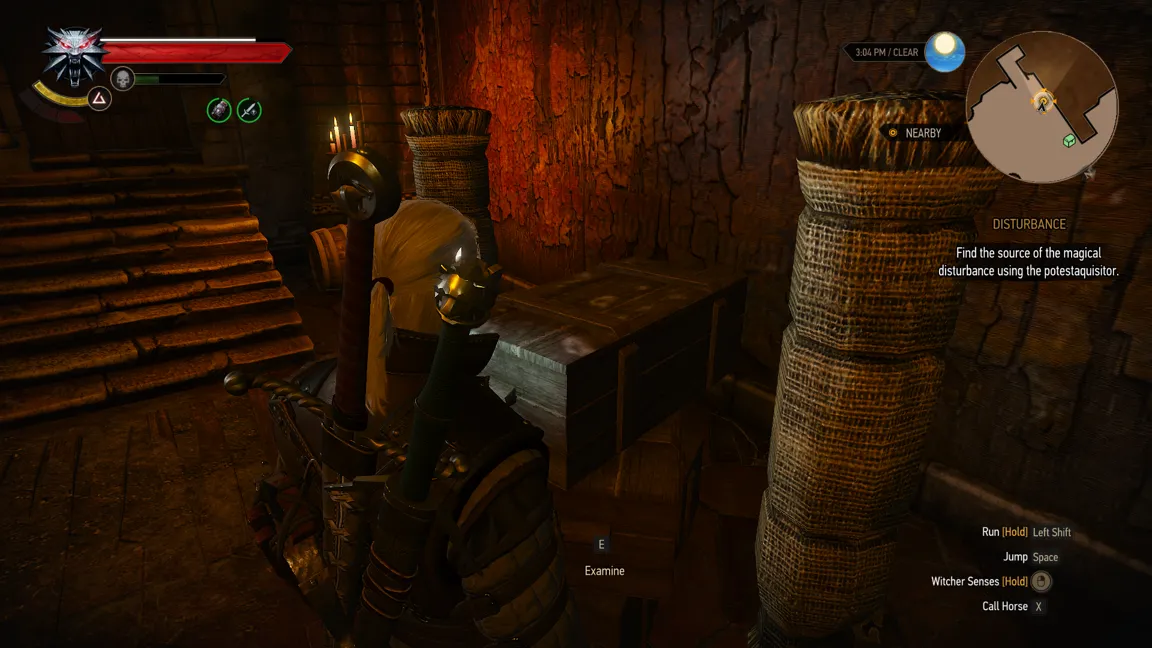Click the skull toxicity icon

pyautogui.click(x=122, y=78)
